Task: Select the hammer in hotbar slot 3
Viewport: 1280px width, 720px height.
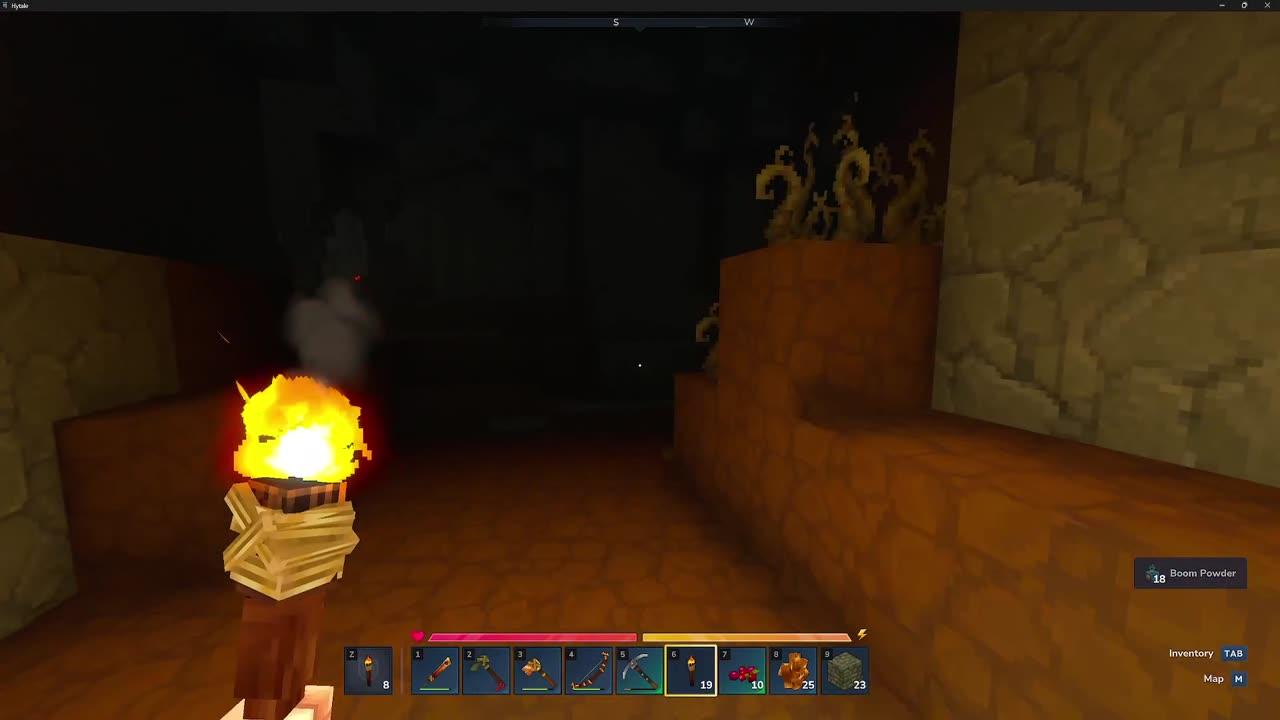Action: click(538, 670)
